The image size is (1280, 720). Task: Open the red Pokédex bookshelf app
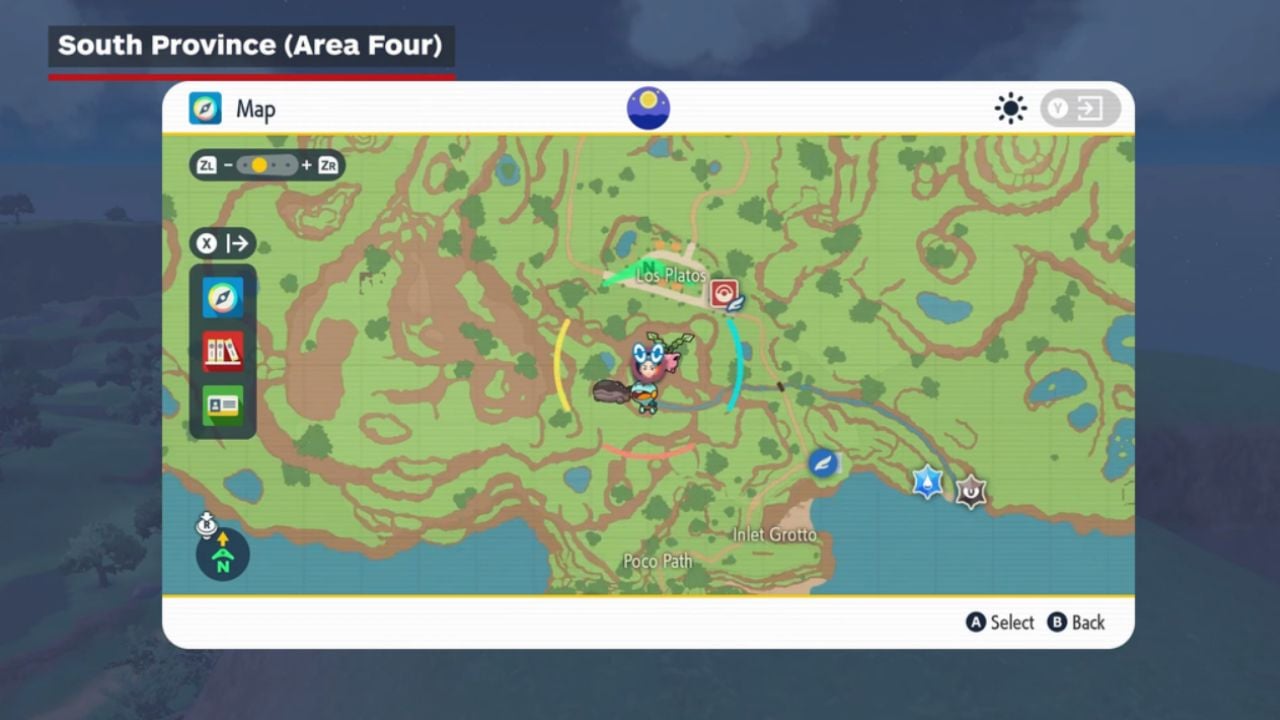pyautogui.click(x=222, y=351)
